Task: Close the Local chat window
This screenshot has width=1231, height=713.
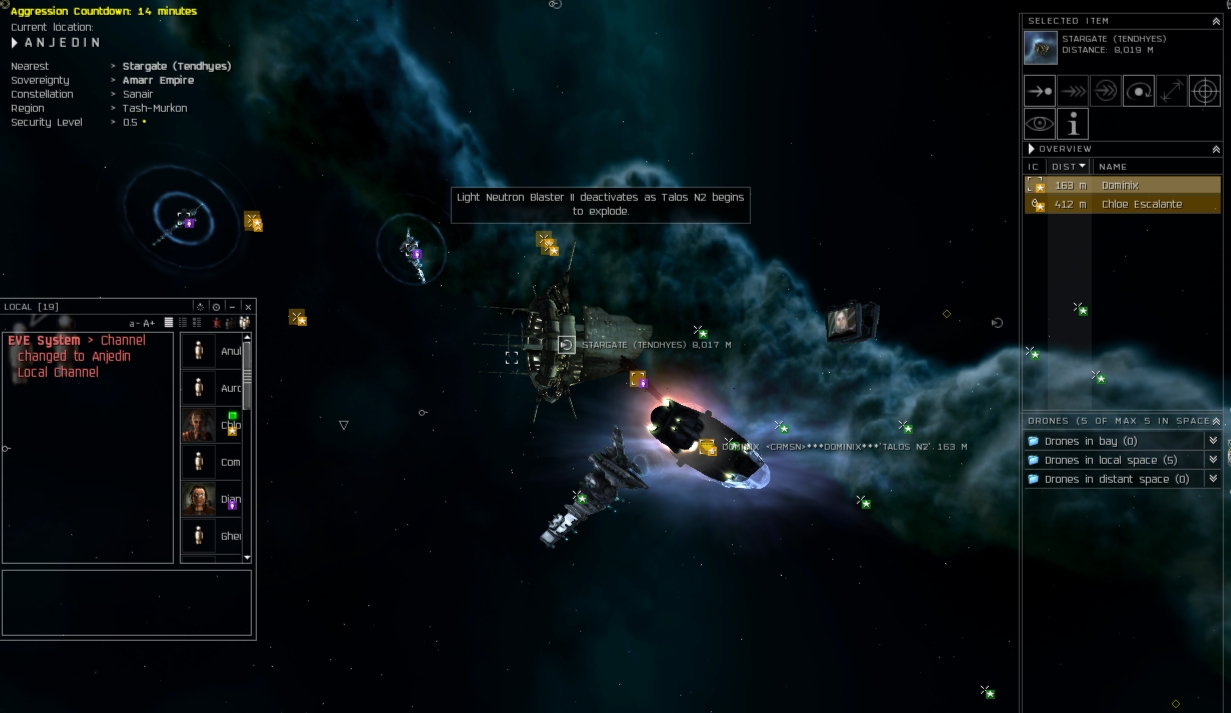Action: pyautogui.click(x=249, y=307)
